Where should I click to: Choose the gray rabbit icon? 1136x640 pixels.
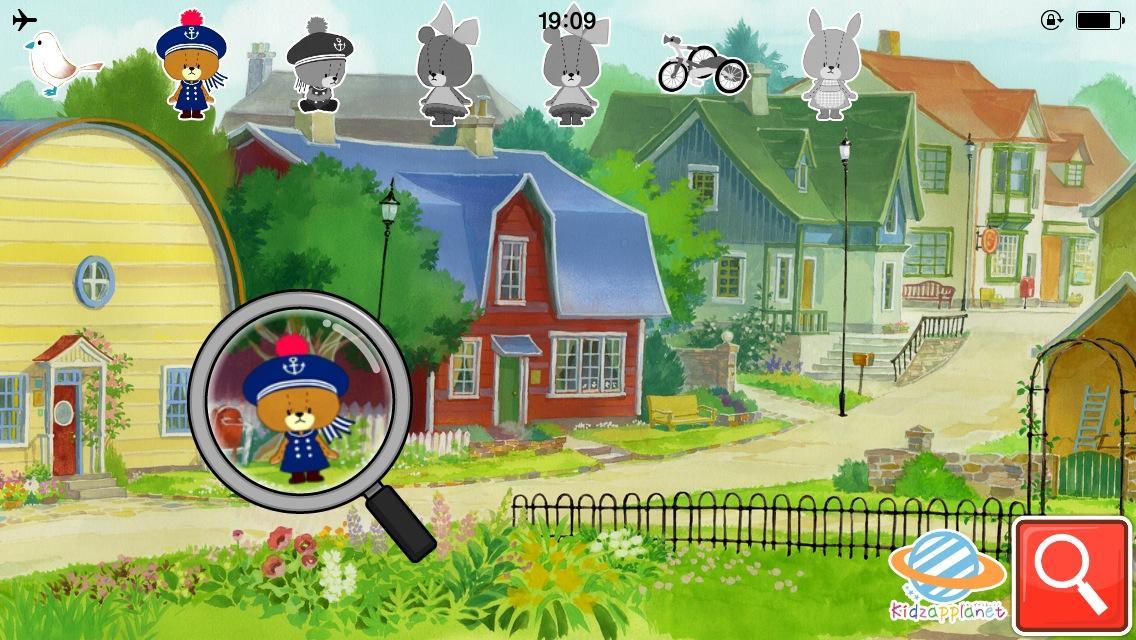(831, 66)
